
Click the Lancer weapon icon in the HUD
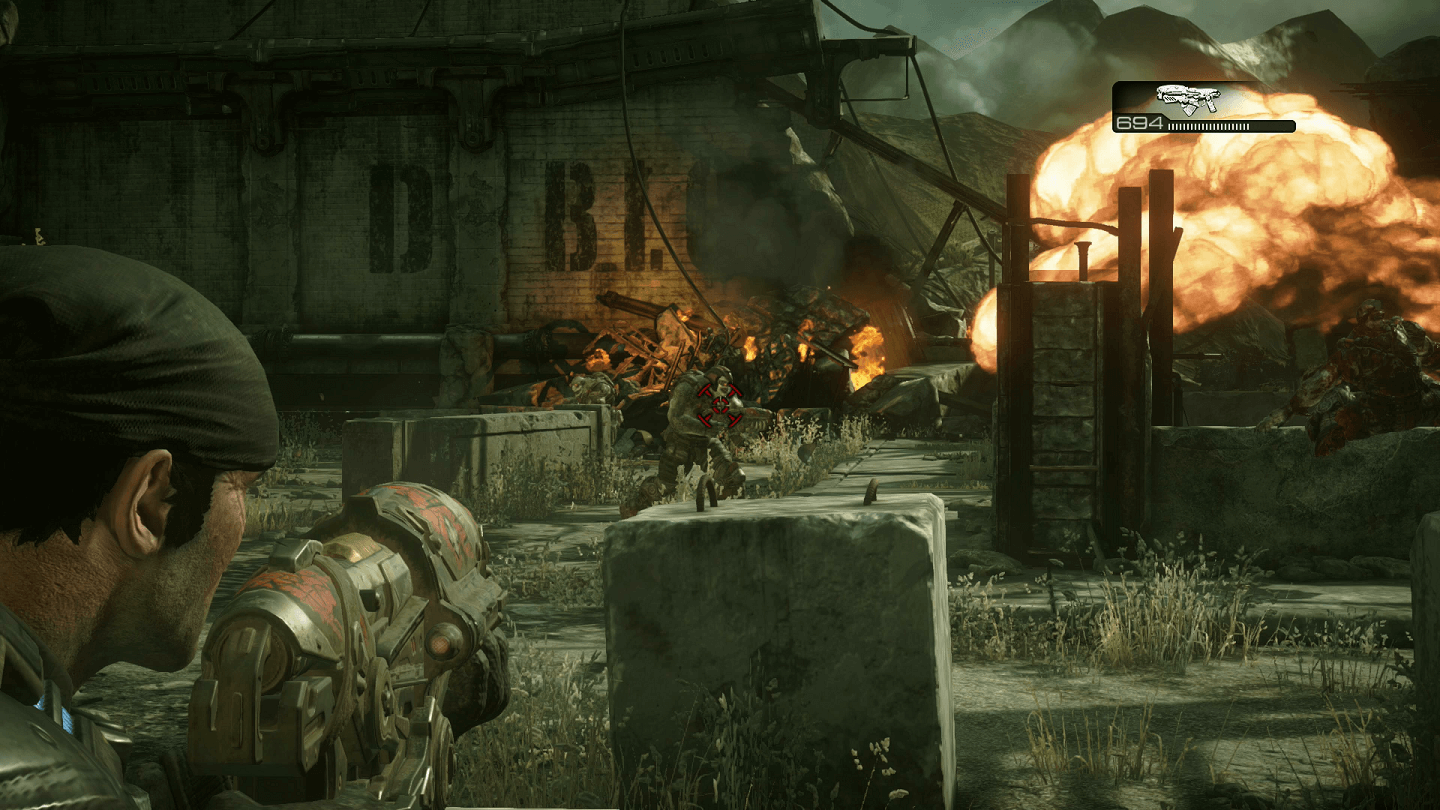coord(1188,98)
